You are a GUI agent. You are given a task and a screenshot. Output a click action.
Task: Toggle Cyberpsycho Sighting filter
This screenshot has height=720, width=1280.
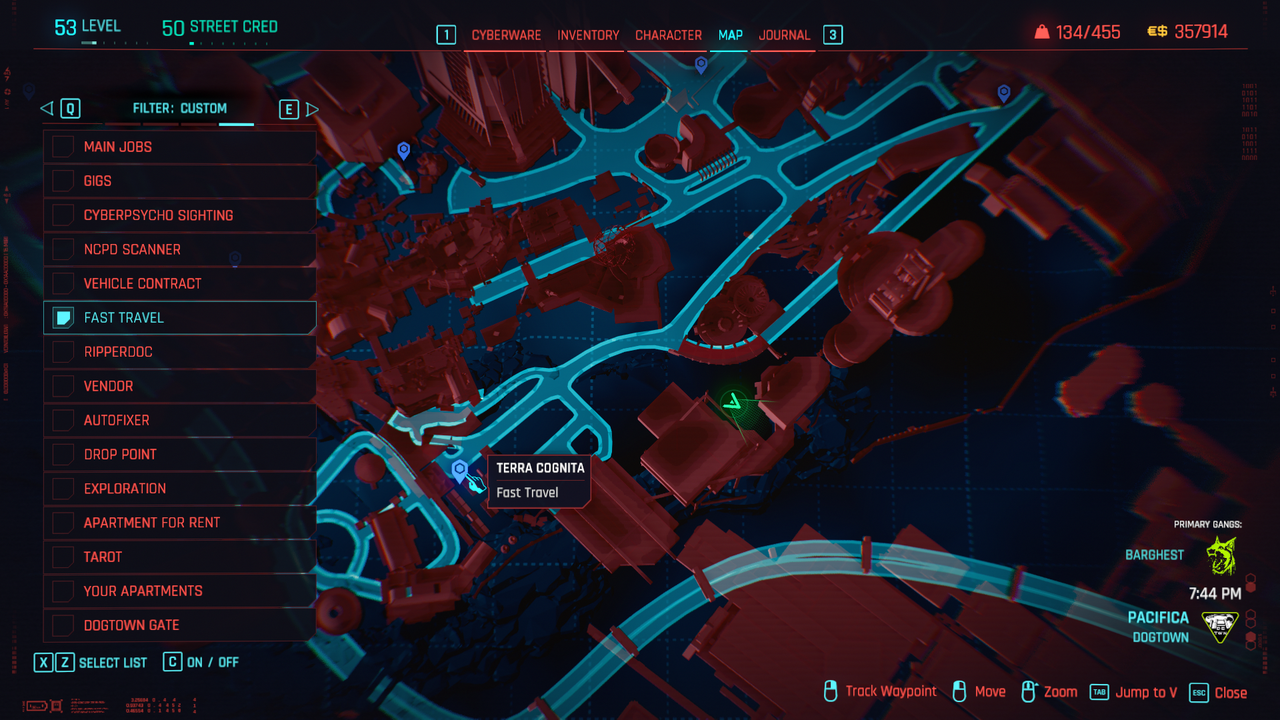pos(63,215)
